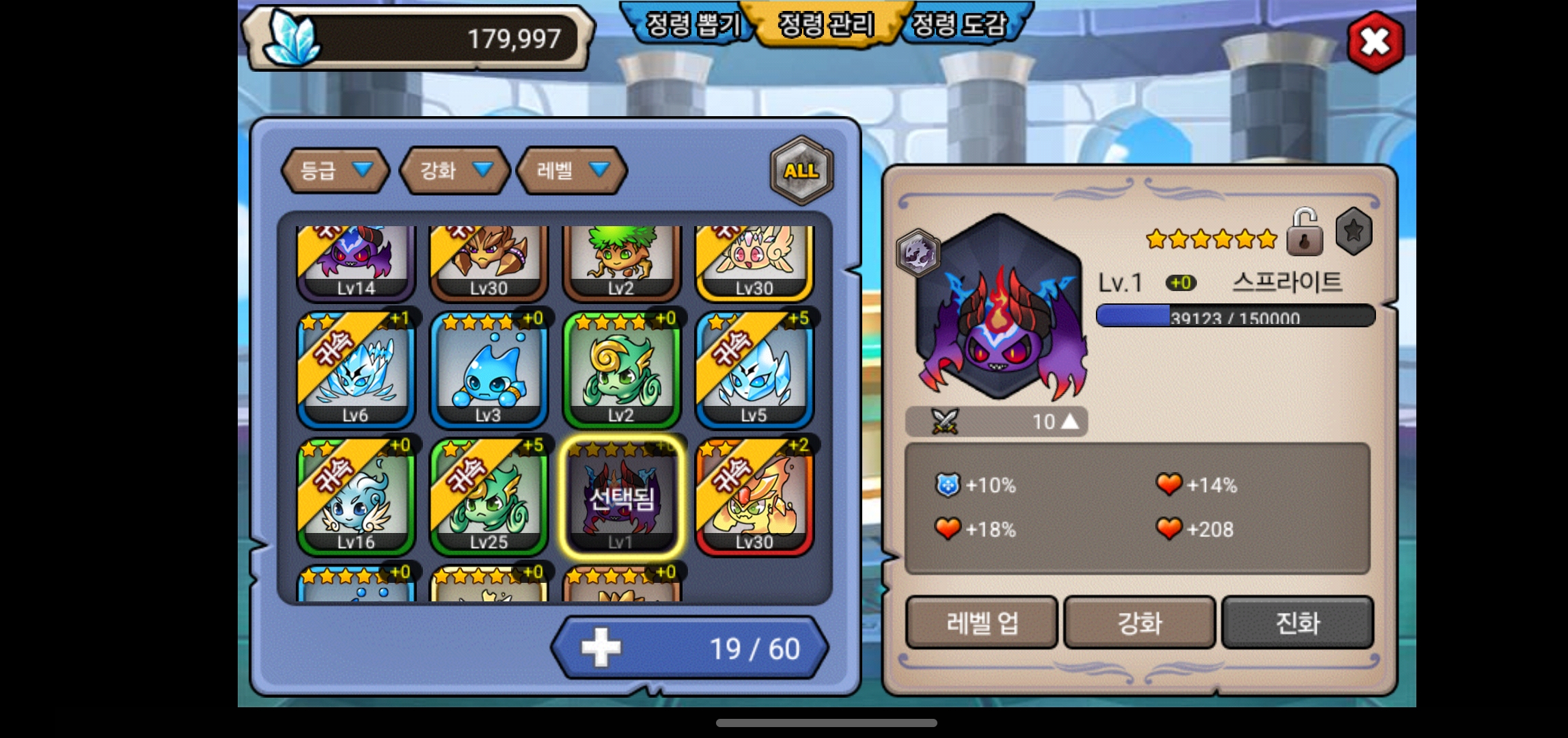Click the 진화 evolve button
The height and width of the screenshot is (738, 1568).
1297,623
